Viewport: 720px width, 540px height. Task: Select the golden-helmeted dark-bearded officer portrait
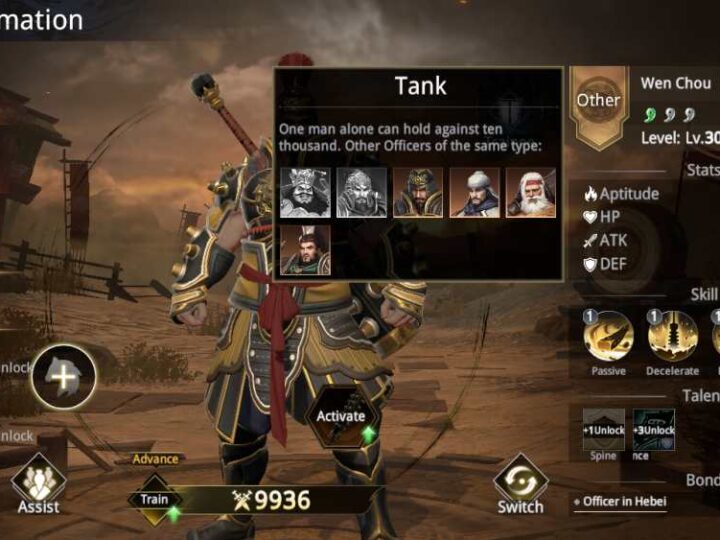(417, 192)
